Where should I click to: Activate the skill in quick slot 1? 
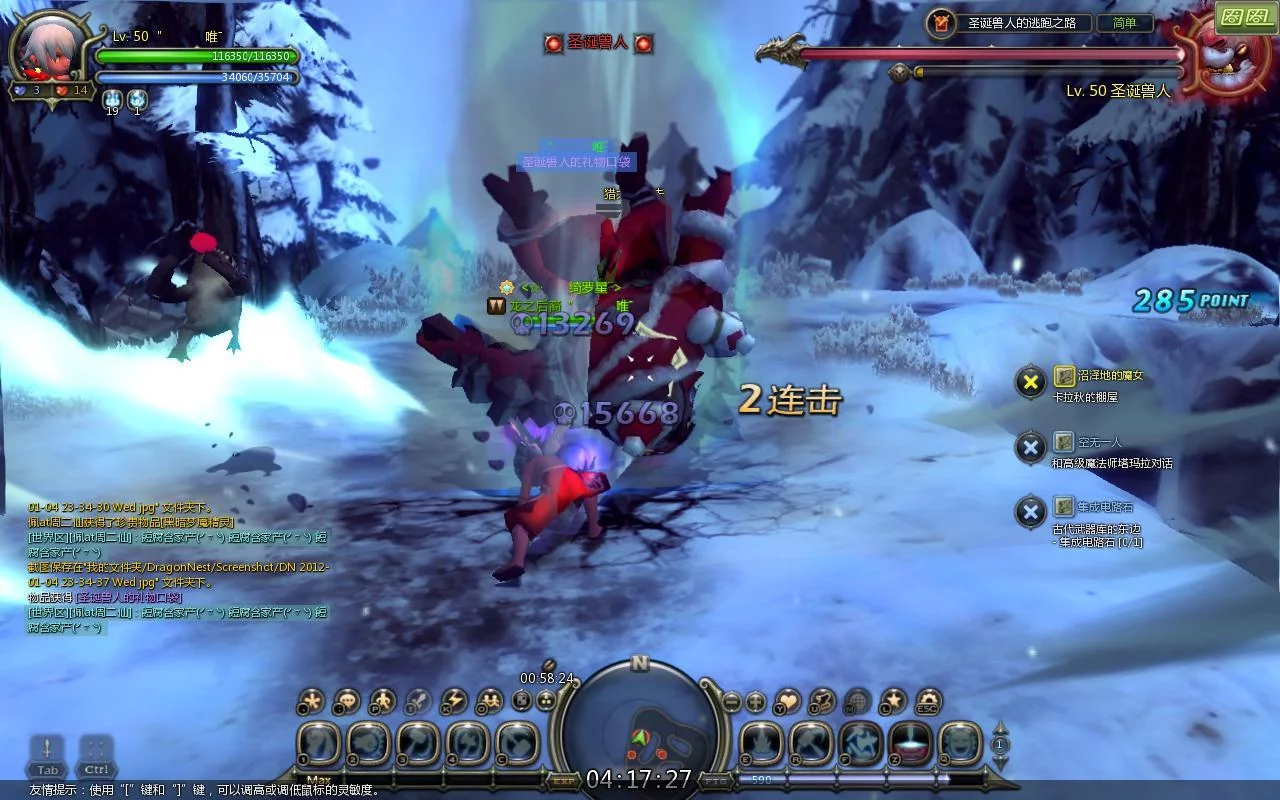(319, 744)
